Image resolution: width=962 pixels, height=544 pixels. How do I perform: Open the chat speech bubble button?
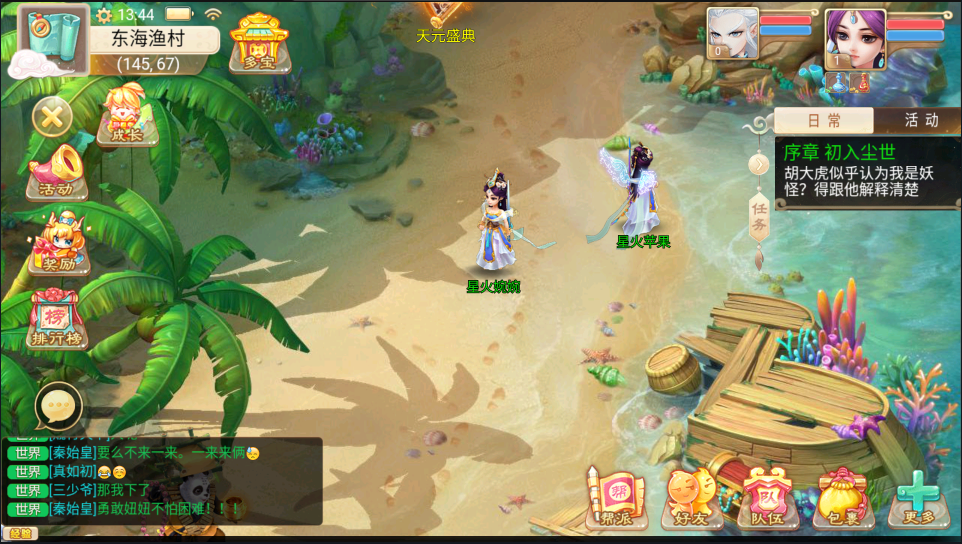click(x=58, y=406)
